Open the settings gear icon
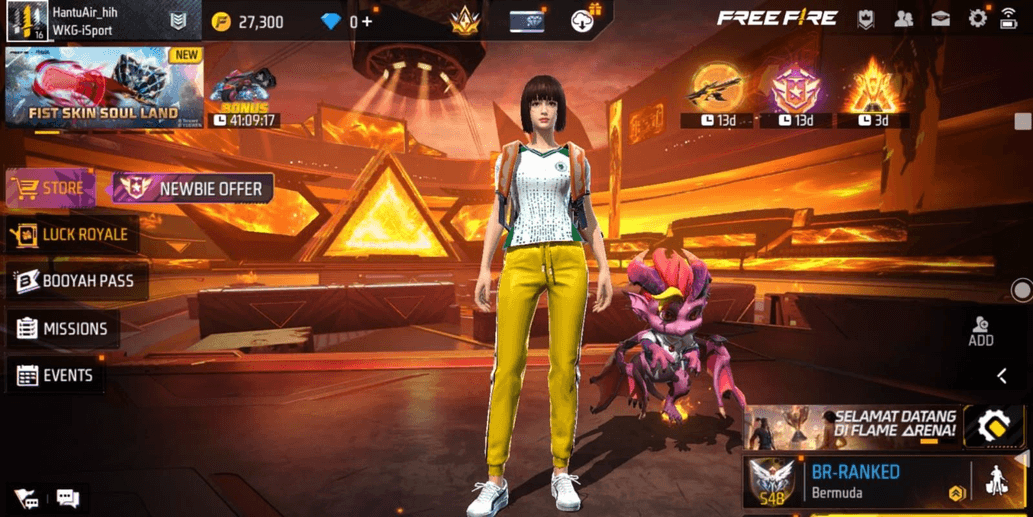 (977, 19)
